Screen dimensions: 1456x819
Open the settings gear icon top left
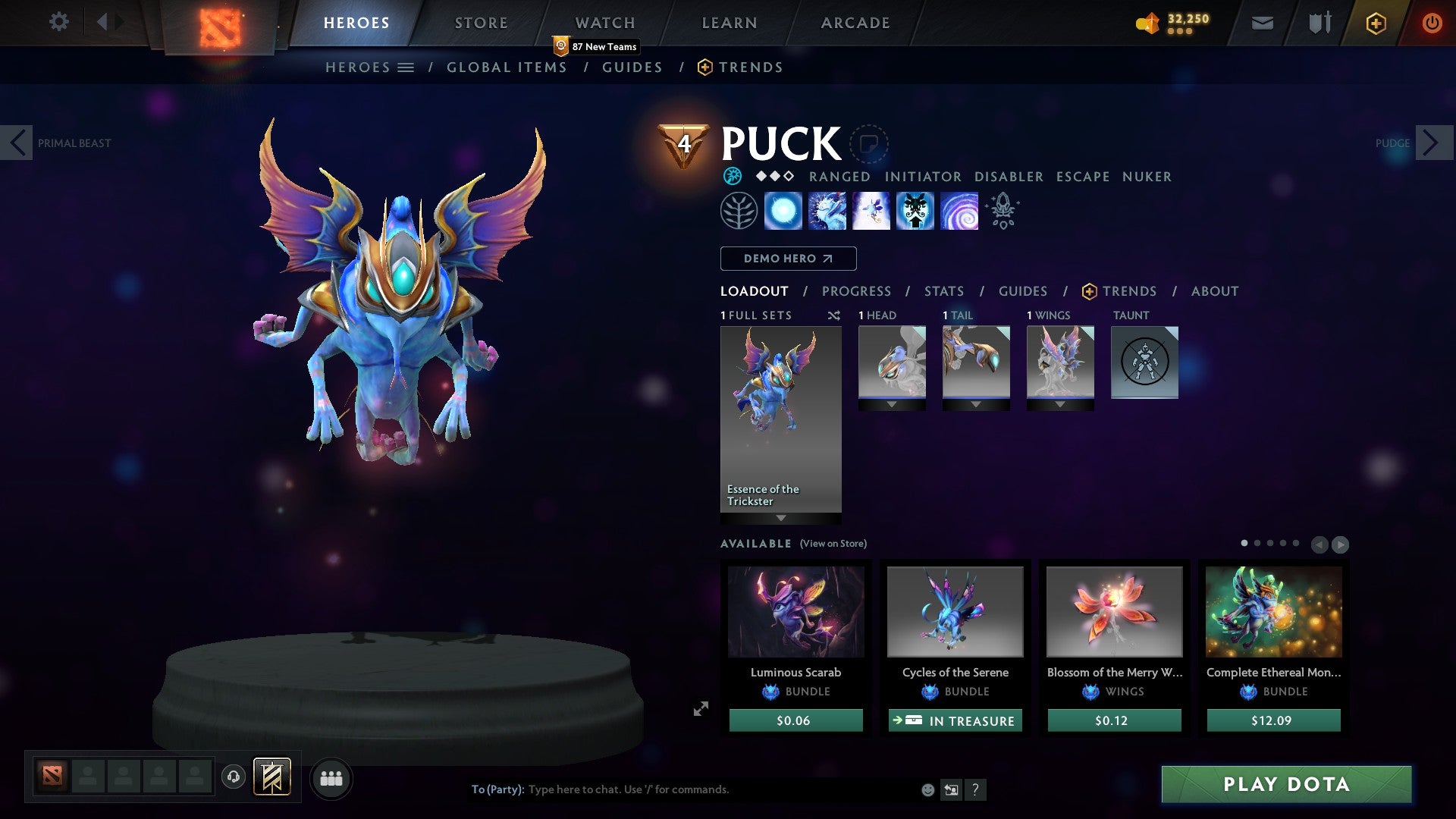[58, 21]
